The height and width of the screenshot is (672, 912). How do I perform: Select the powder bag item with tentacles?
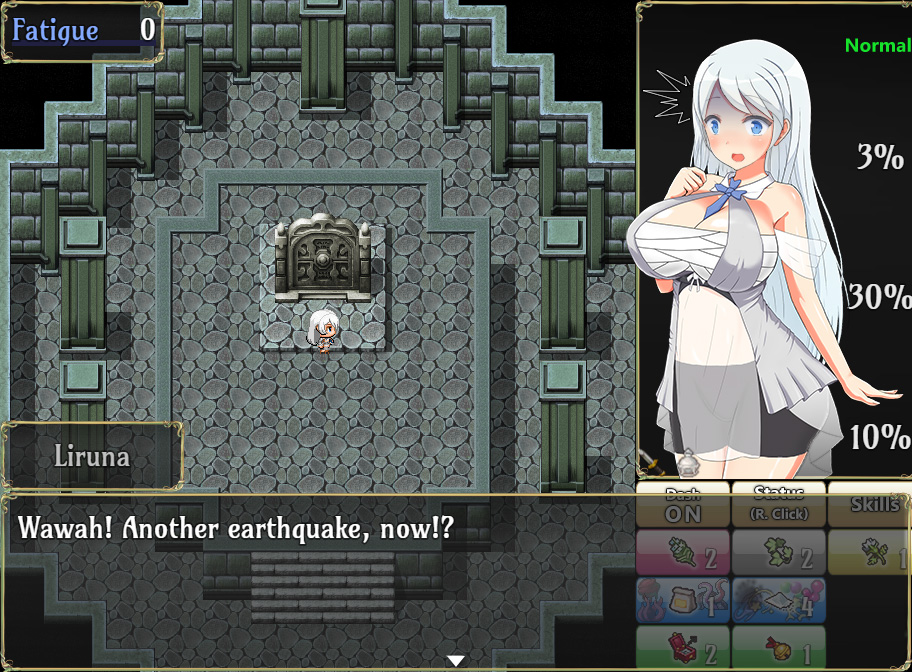pyautogui.click(x=683, y=600)
